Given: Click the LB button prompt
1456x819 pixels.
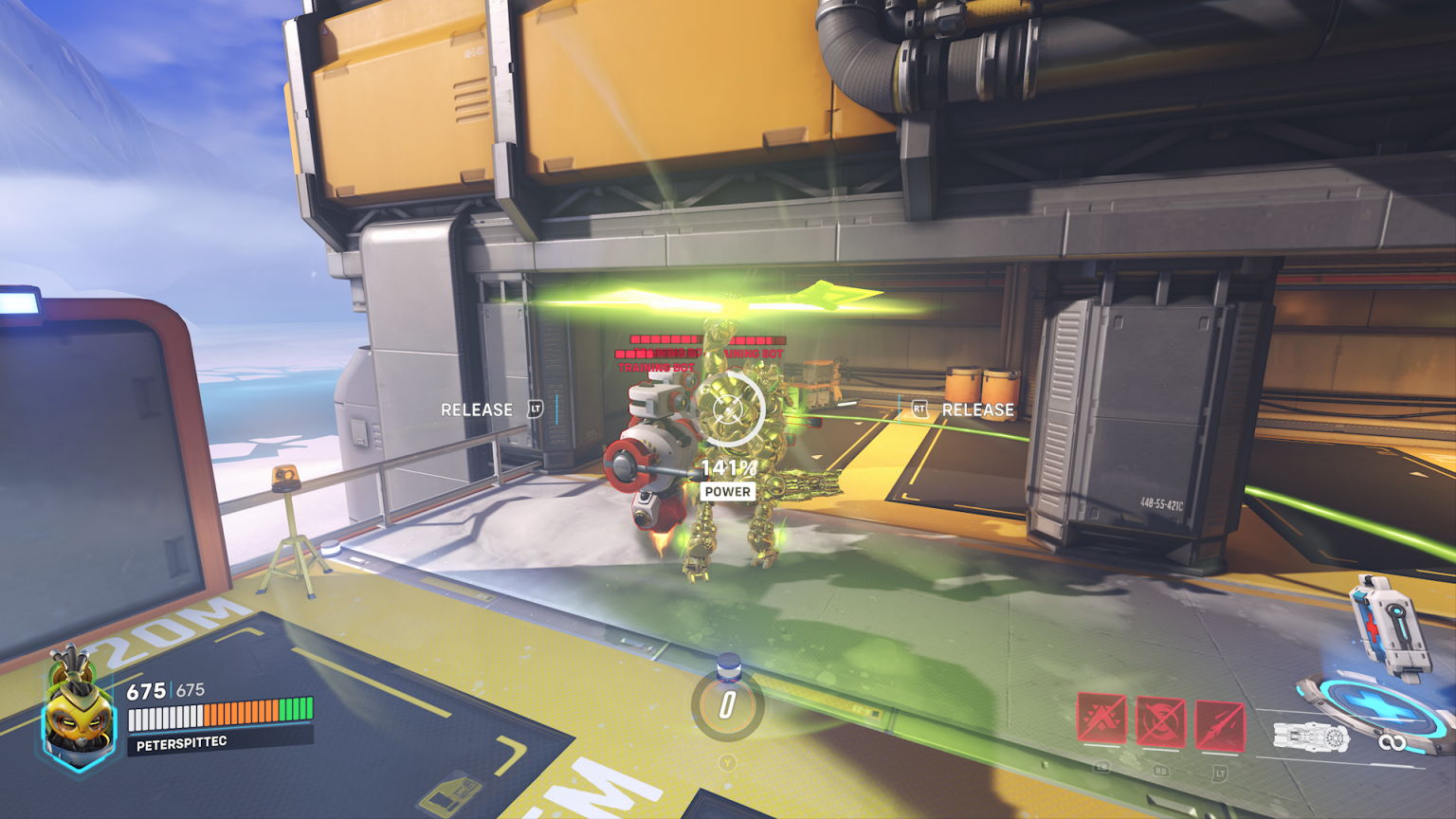Looking at the screenshot, I should tap(1101, 770).
